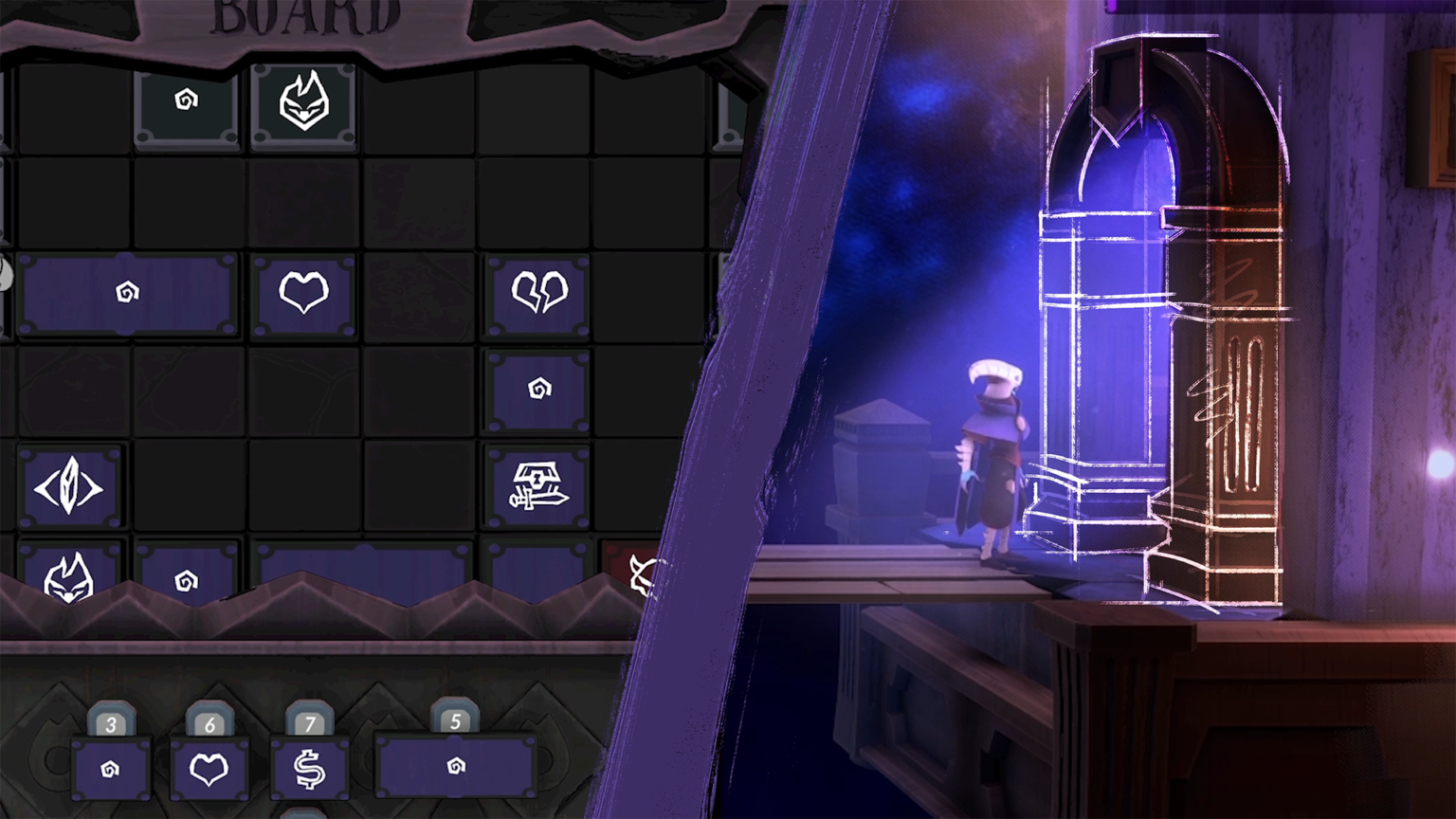Select the small spiral tile numbered 3
The height and width of the screenshot is (819, 1456).
pos(111,768)
